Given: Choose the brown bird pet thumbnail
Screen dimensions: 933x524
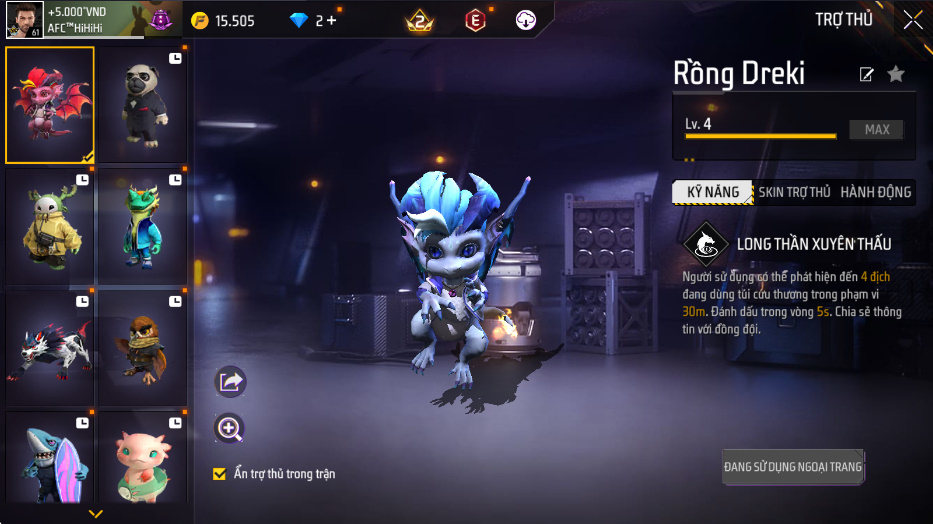Looking at the screenshot, I should 141,348.
